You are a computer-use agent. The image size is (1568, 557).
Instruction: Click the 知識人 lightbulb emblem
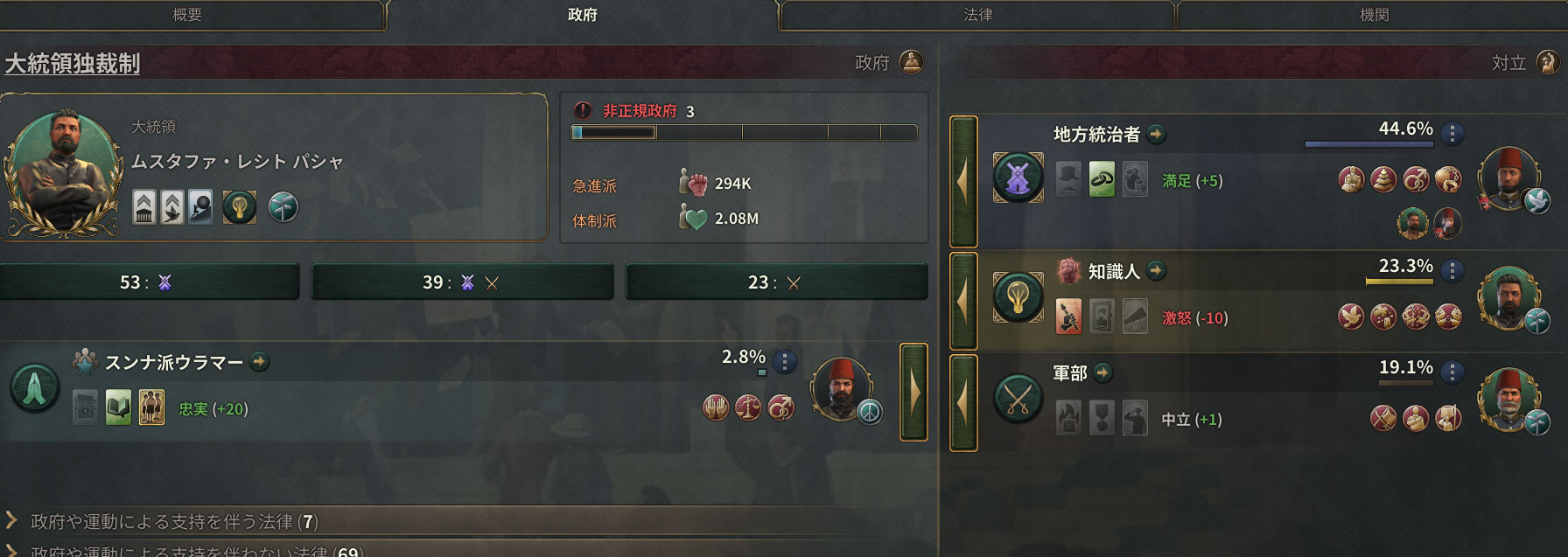pos(1018,296)
